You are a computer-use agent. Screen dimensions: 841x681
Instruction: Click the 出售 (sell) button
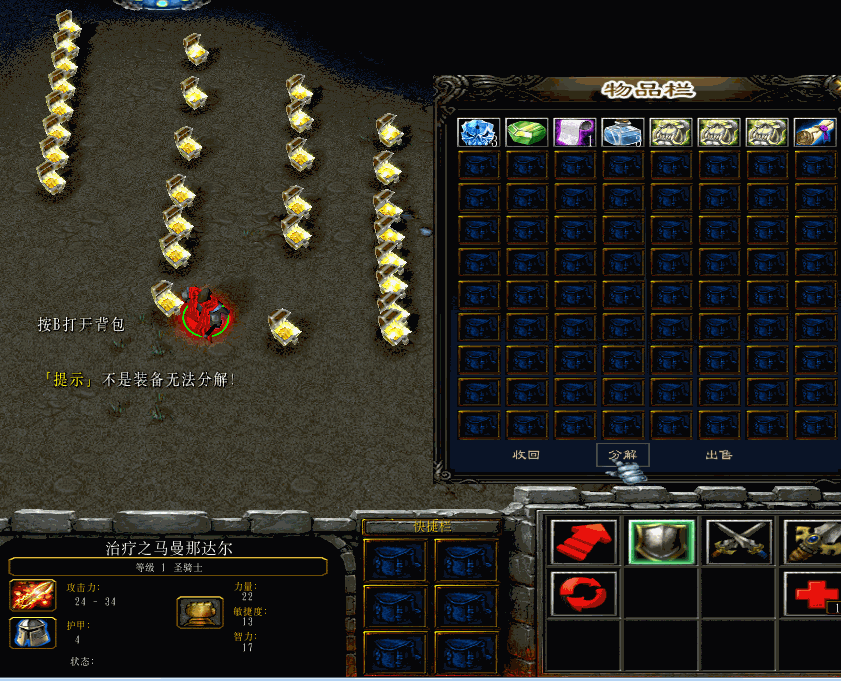(718, 455)
